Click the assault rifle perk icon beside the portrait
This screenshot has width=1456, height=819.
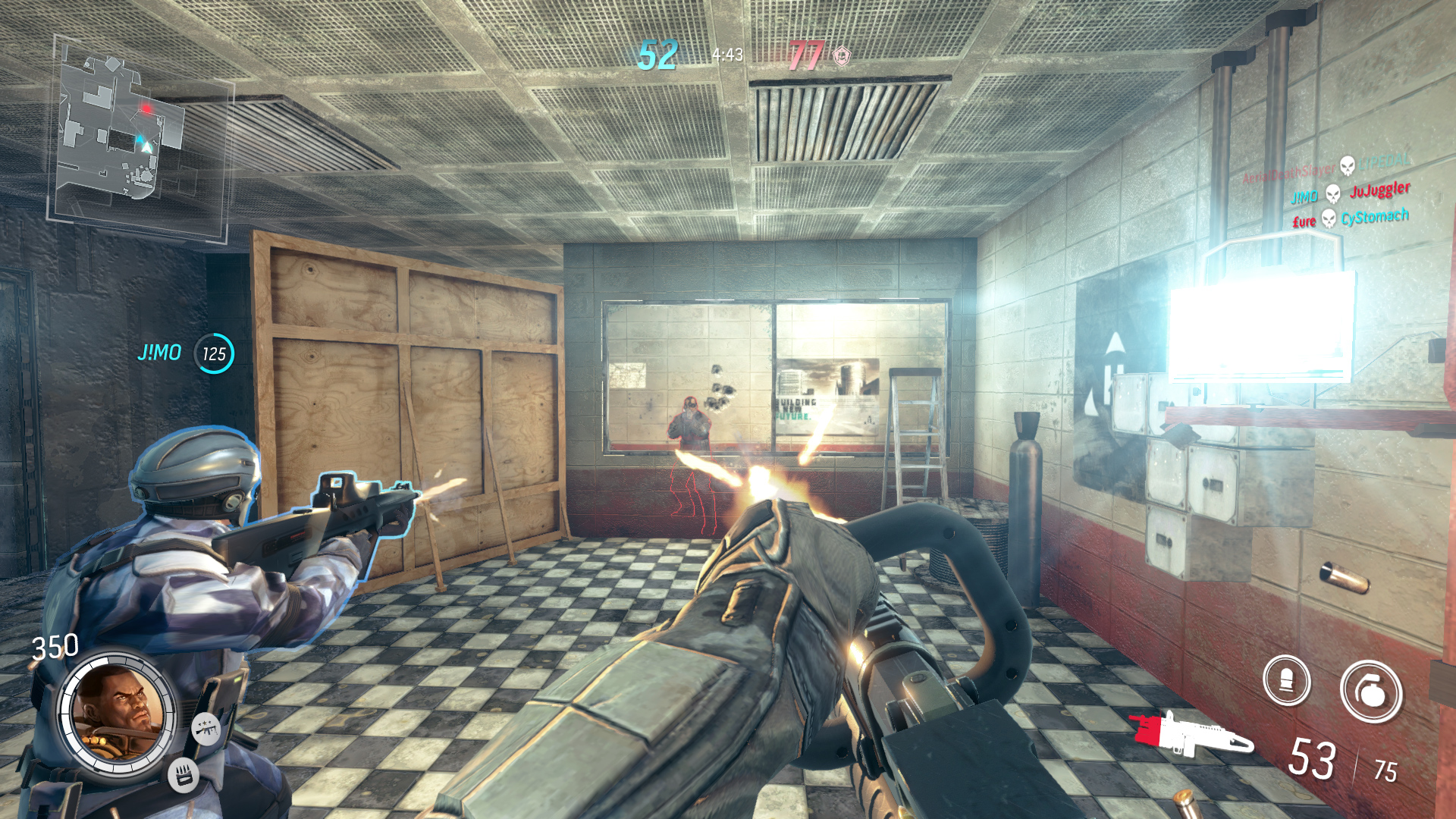[206, 730]
